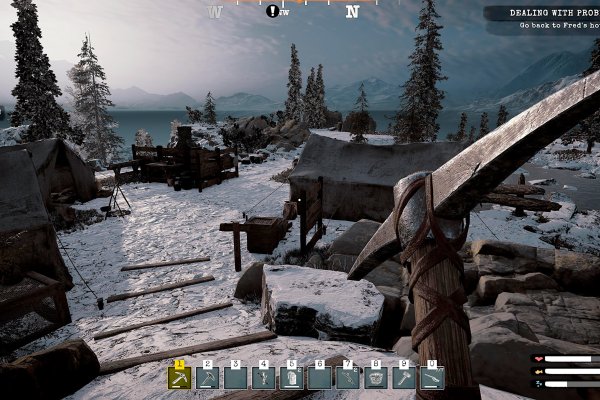The width and height of the screenshot is (600, 400).
Task: Pick the item in hotbar slot 7
Action: (x=348, y=378)
